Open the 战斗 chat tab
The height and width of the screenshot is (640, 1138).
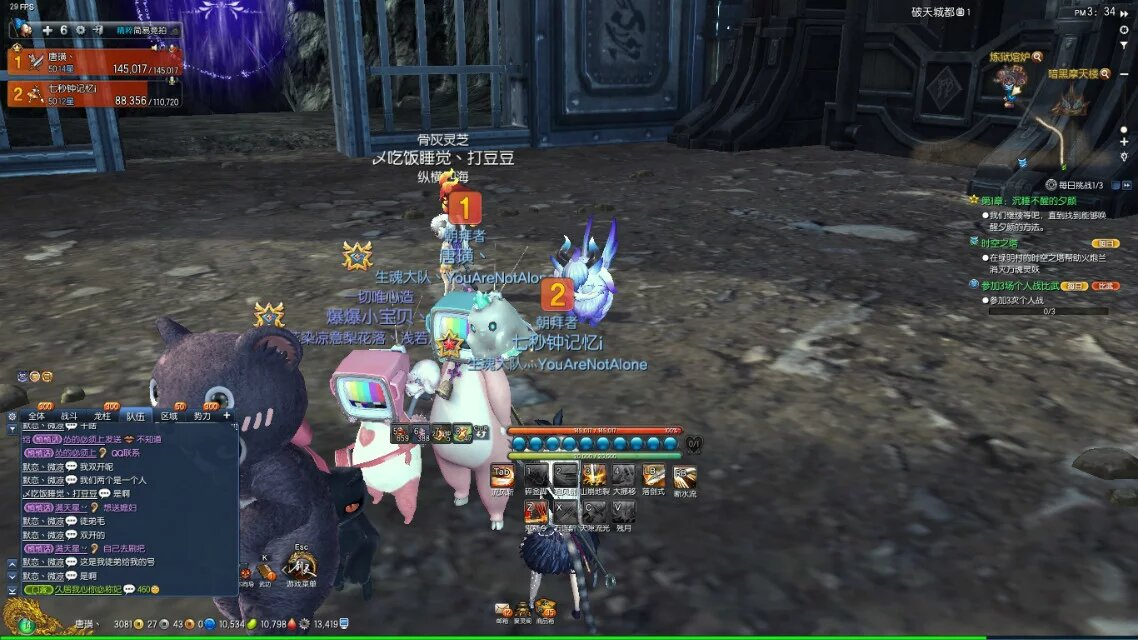69,415
